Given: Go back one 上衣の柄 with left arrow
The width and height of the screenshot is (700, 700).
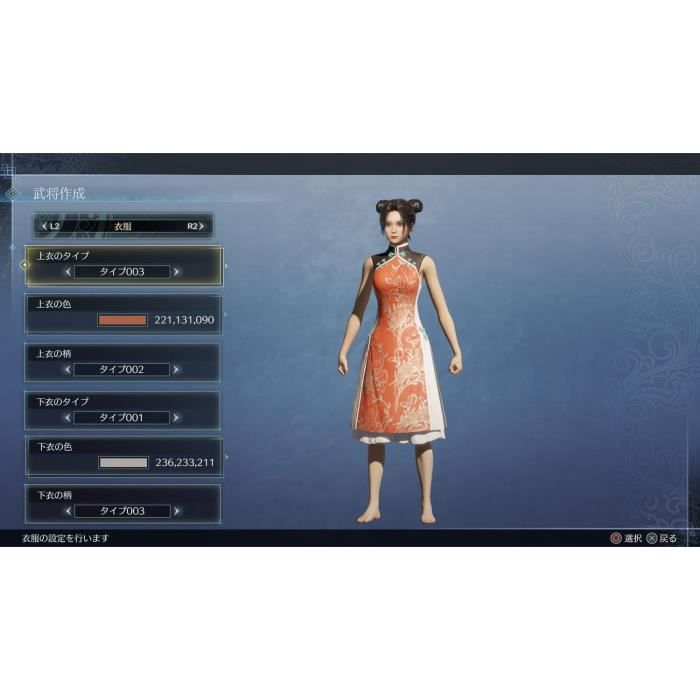Looking at the screenshot, I should click(x=68, y=369).
